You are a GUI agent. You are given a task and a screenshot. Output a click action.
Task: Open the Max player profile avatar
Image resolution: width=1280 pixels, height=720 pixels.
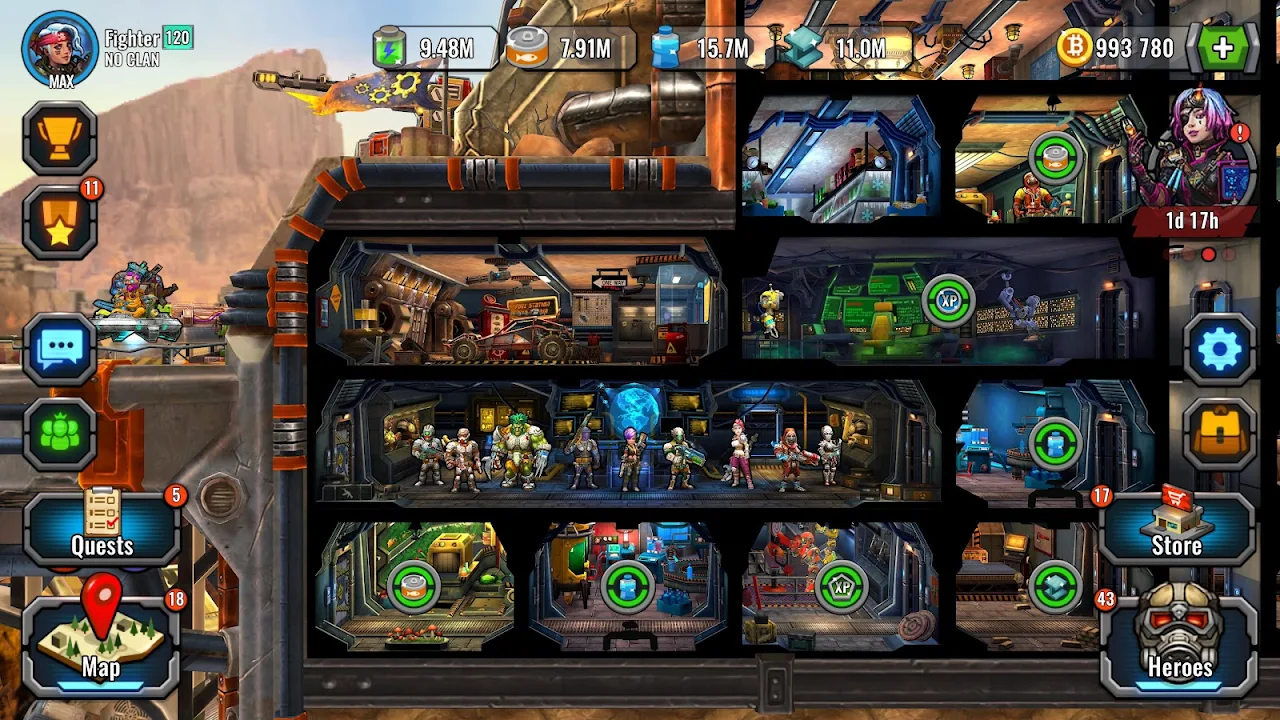pyautogui.click(x=60, y=48)
